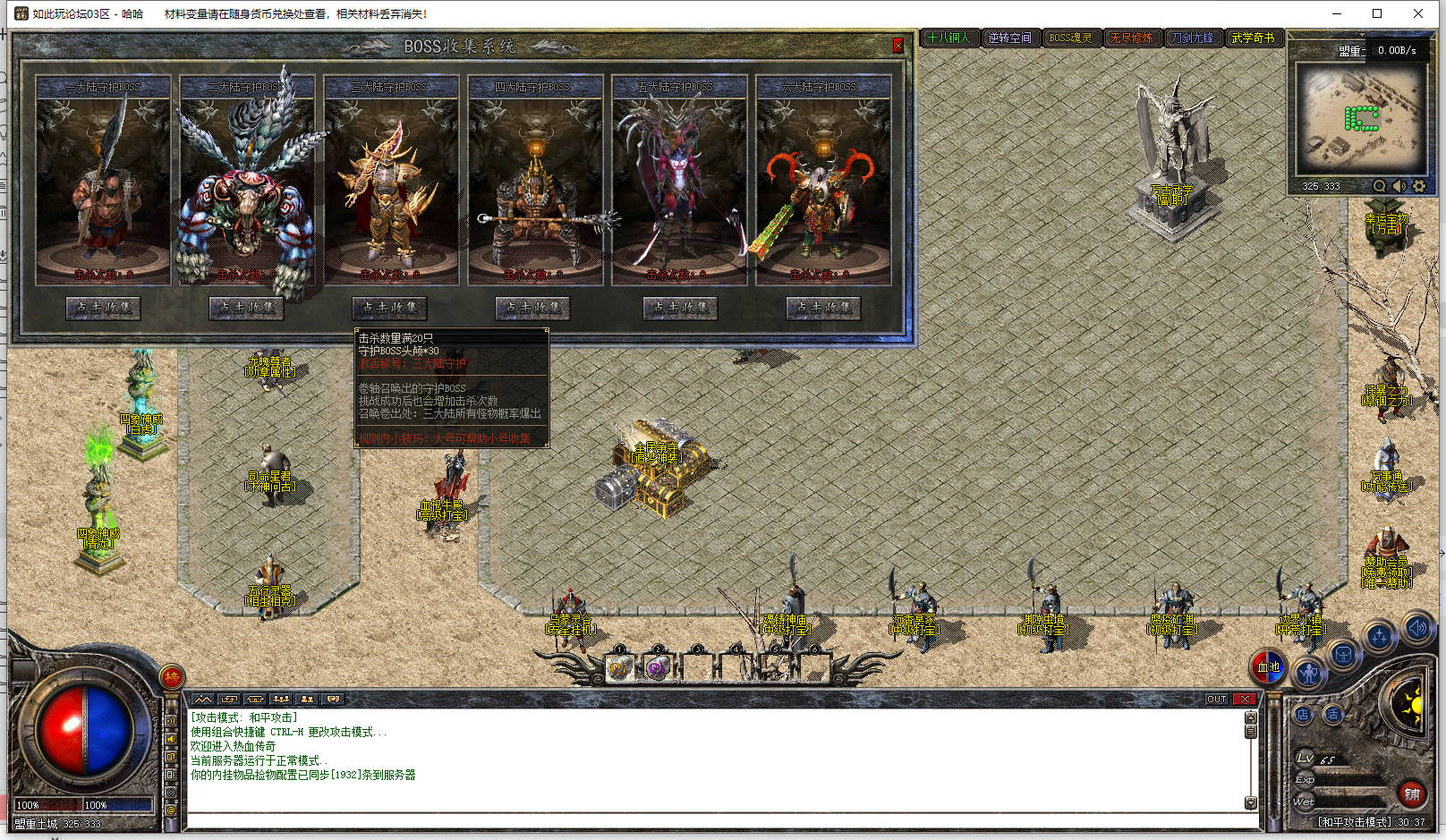This screenshot has width=1446, height=840.
Task: Maximize the game window
Action: pyautogui.click(x=1377, y=13)
